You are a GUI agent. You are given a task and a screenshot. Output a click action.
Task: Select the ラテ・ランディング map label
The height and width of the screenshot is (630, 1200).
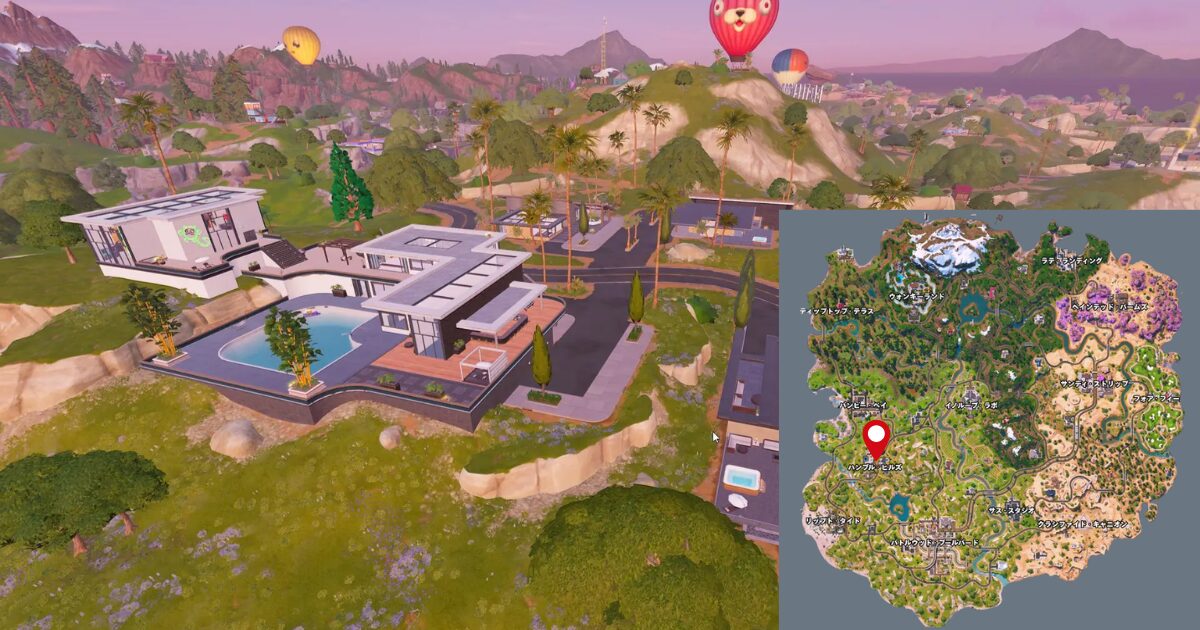[1072, 261]
